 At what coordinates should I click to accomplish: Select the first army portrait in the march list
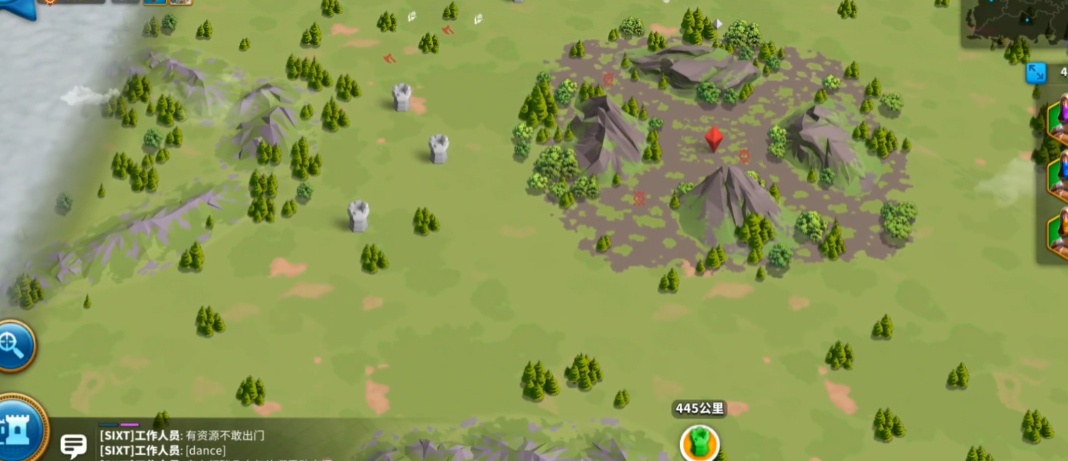point(1057,120)
